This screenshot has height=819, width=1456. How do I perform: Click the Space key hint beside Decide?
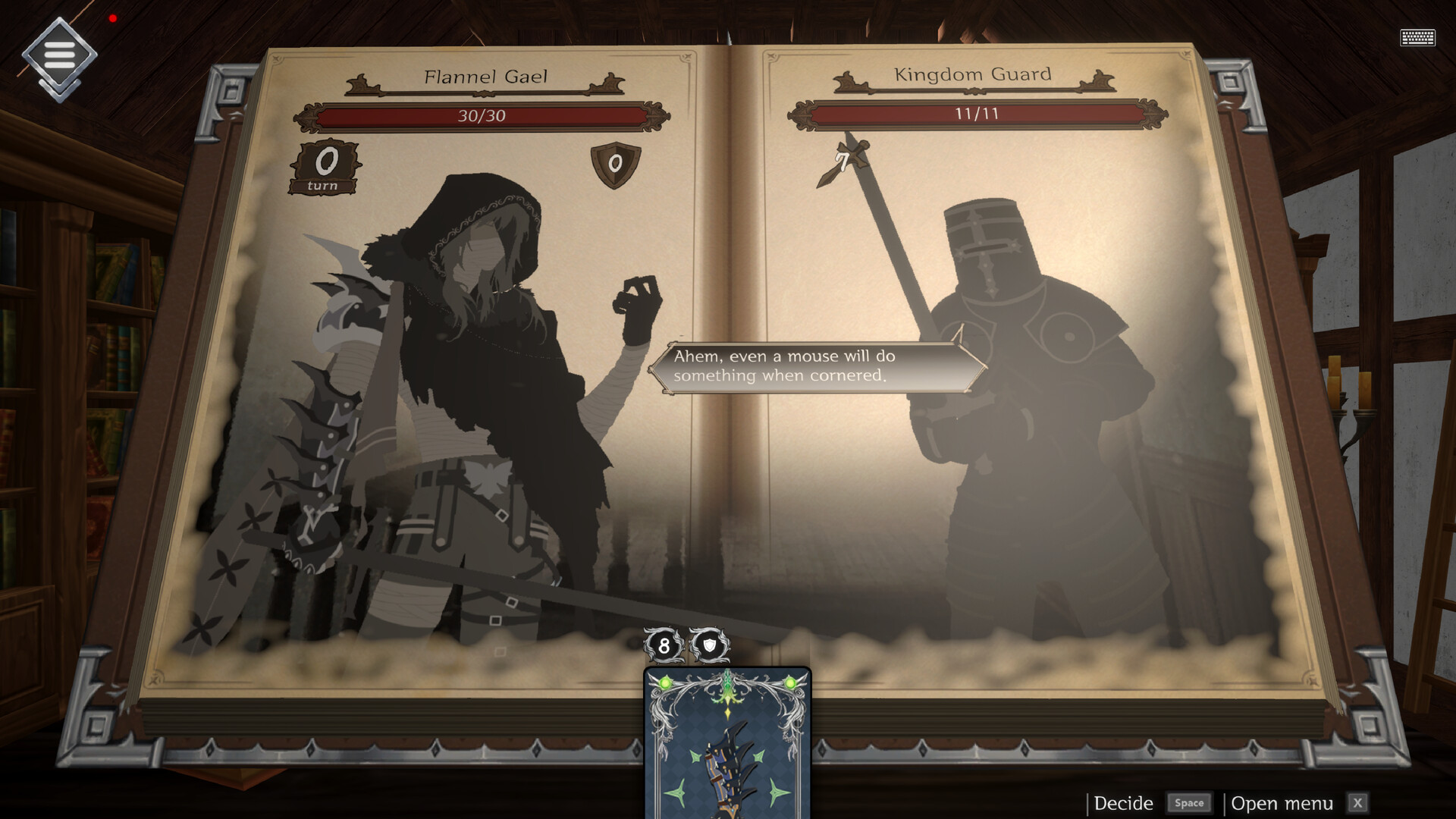tap(1190, 802)
